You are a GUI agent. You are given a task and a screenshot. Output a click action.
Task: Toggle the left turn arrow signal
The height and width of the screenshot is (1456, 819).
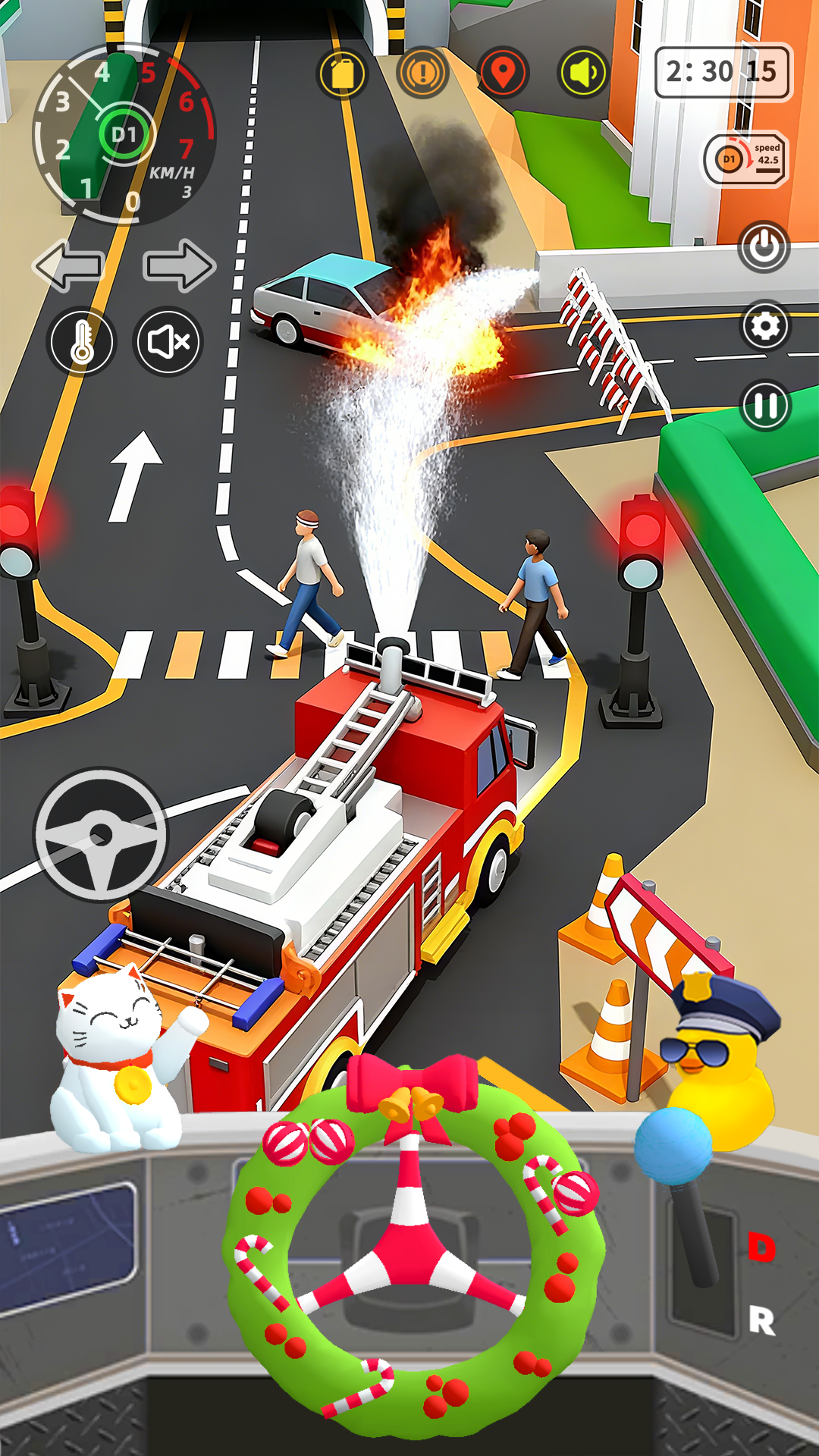(x=69, y=265)
